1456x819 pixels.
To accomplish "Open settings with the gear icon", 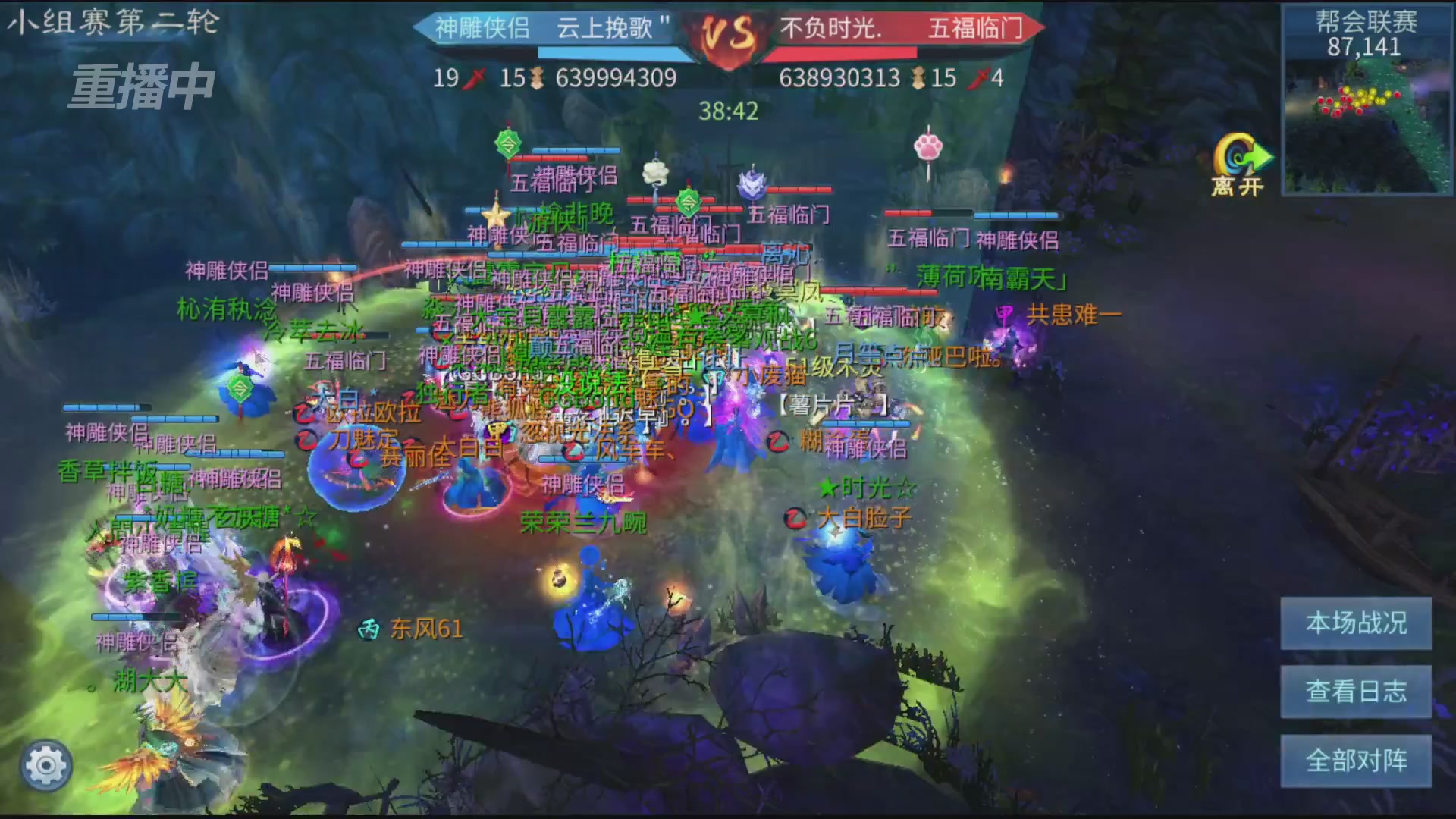I will point(45,765).
